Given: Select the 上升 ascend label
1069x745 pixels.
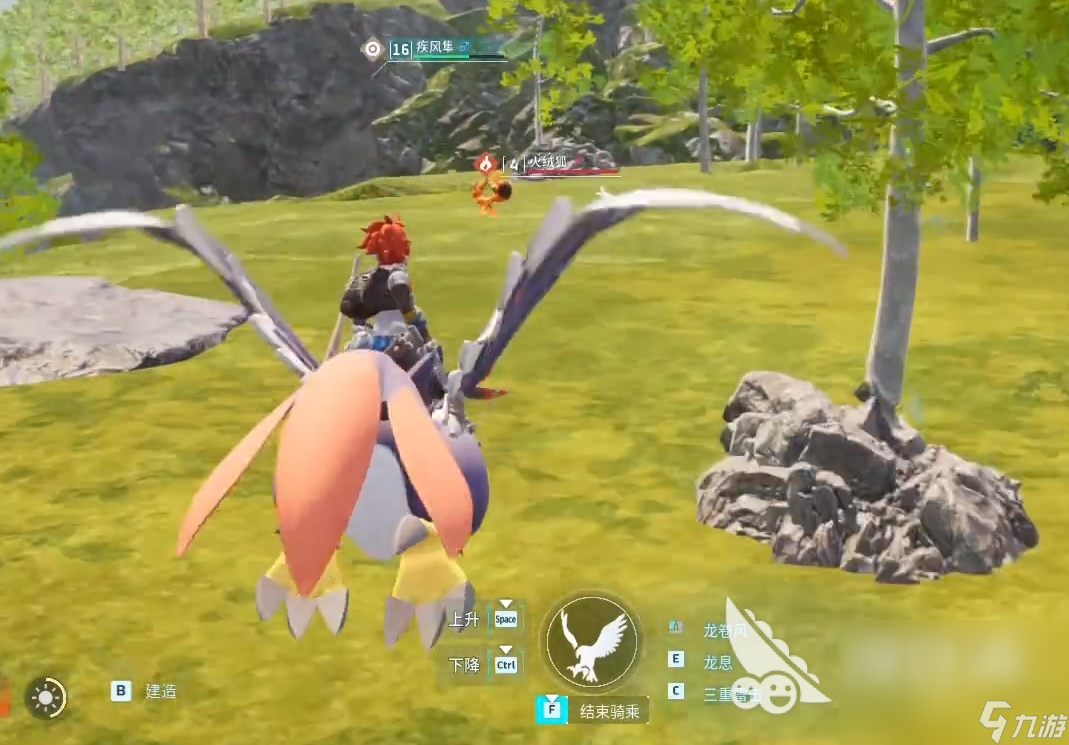Looking at the screenshot, I should coord(464,620).
